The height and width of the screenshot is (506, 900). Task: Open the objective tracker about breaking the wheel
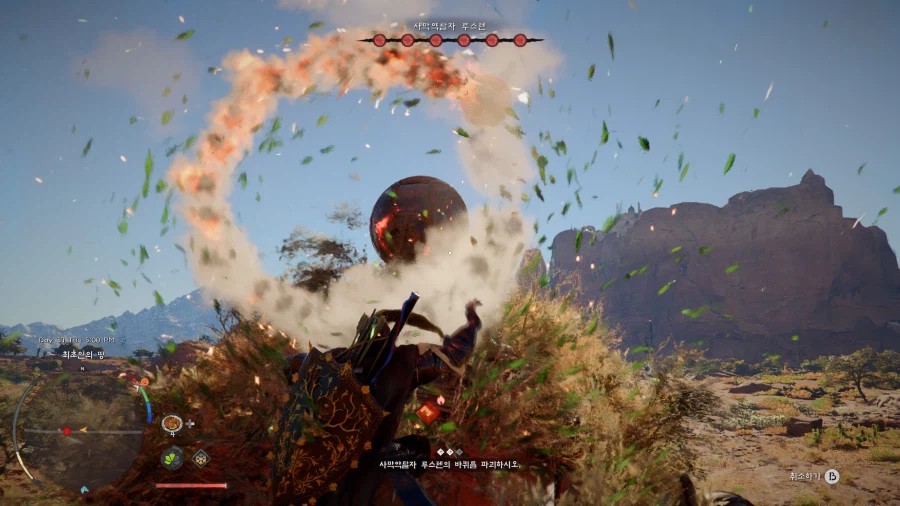tap(449, 464)
